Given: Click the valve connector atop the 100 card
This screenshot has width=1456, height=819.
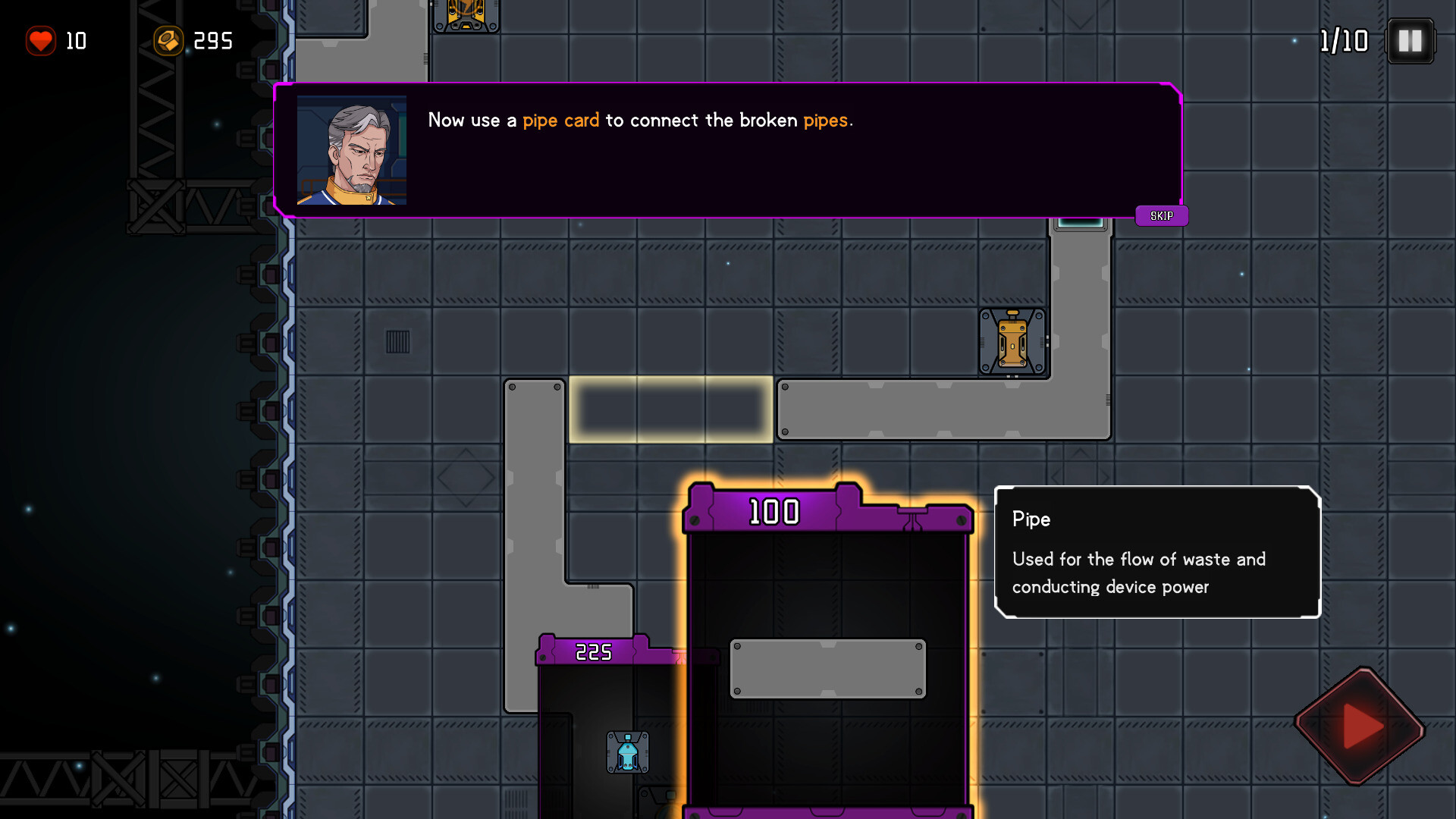Looking at the screenshot, I should pos(910,514).
